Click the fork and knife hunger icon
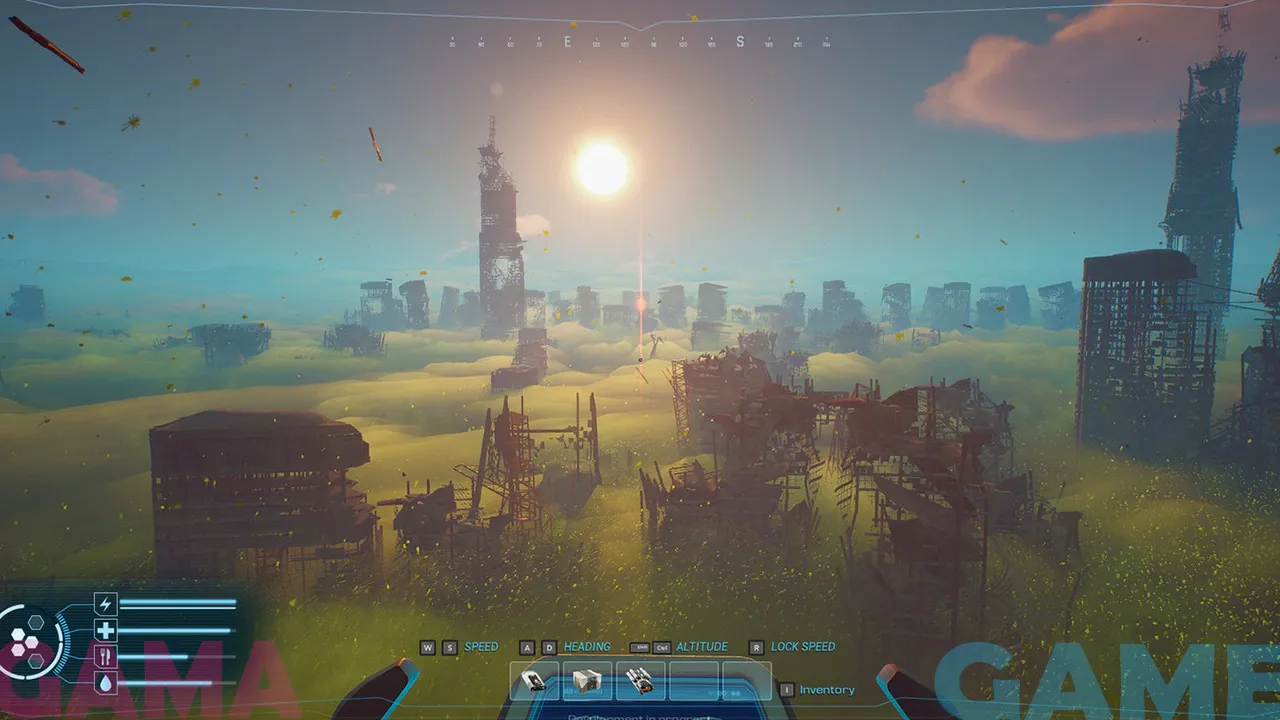 [x=105, y=656]
